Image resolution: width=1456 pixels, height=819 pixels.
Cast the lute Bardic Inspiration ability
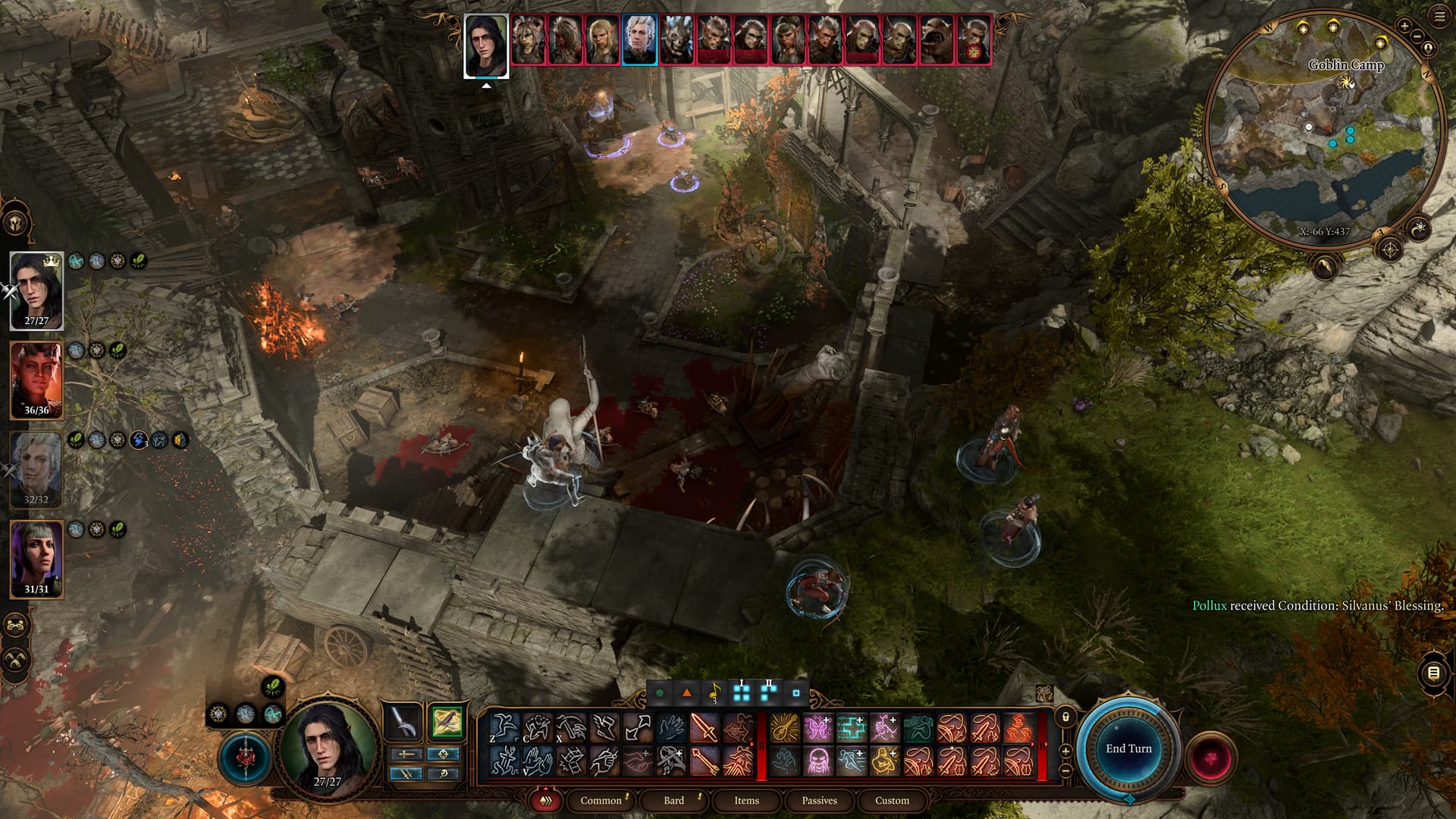785,729
